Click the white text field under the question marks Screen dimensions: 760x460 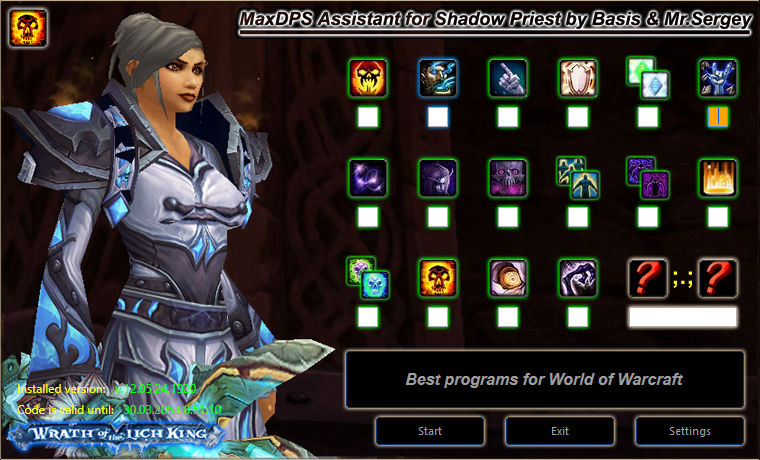click(x=682, y=317)
